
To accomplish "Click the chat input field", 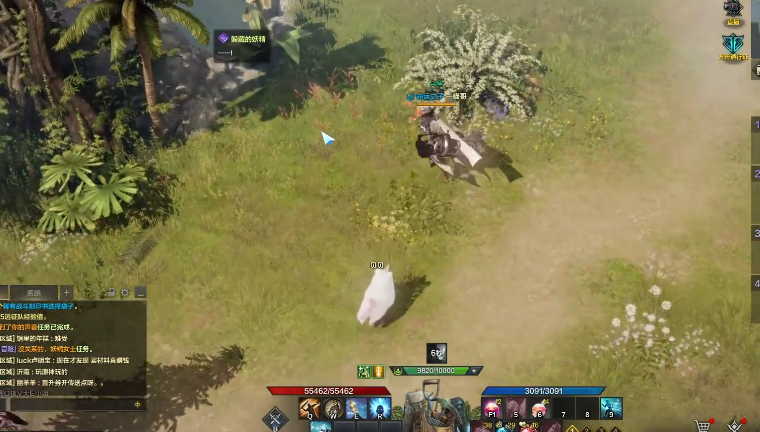I will click(x=65, y=405).
